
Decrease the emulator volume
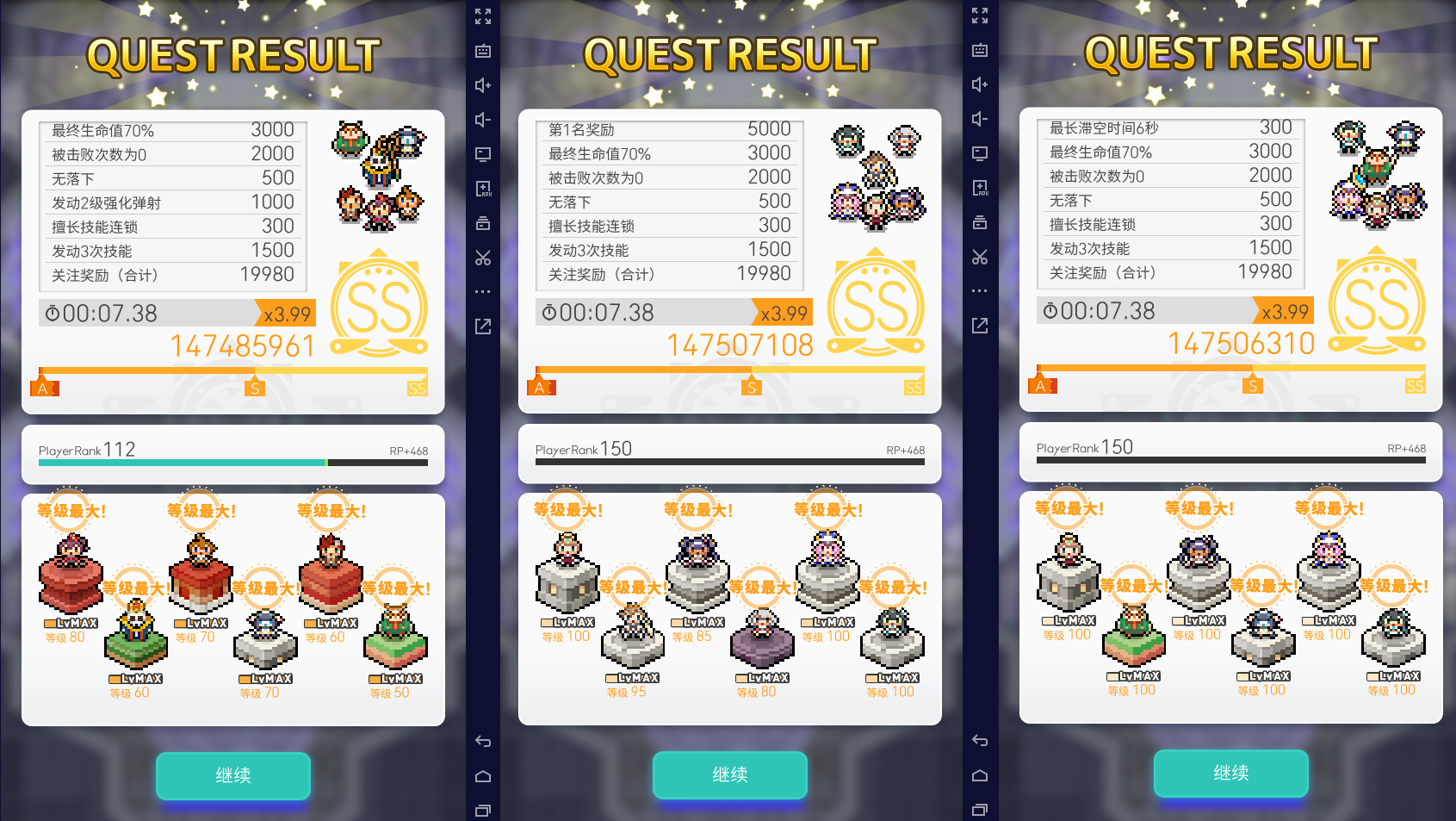coord(482,119)
